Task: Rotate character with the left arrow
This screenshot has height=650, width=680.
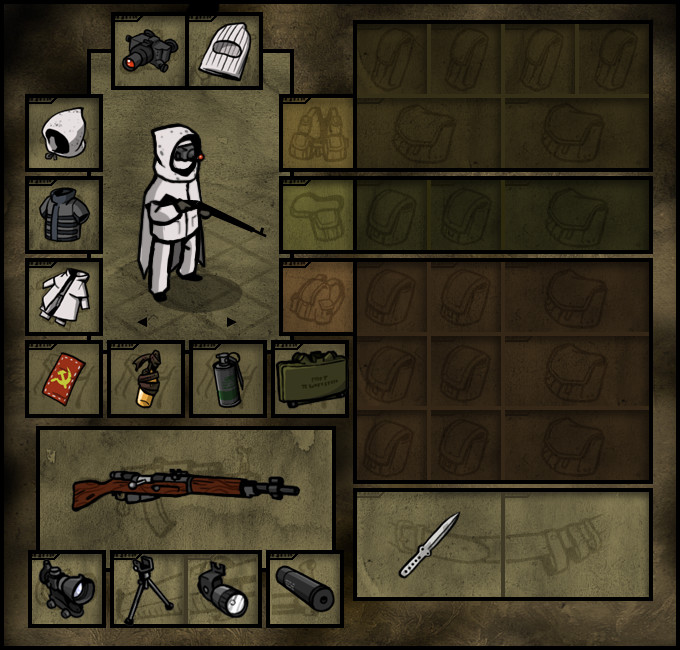Action: click(142, 322)
